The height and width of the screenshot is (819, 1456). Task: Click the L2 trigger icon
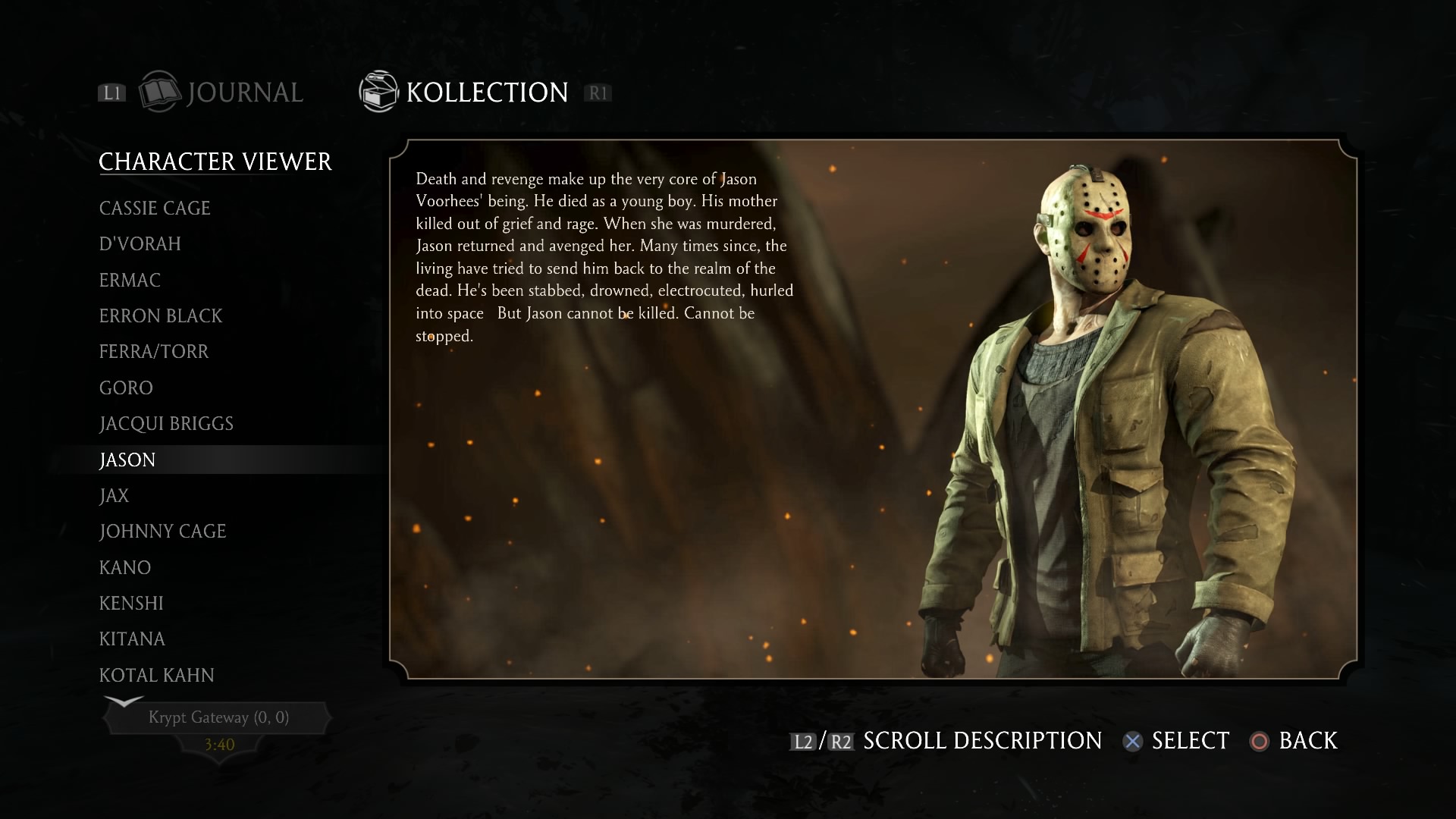point(802,742)
